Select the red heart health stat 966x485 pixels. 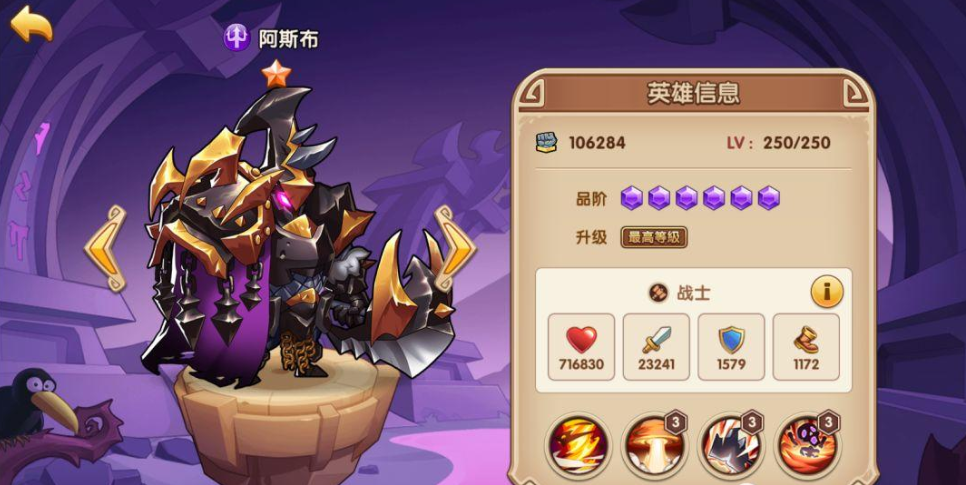[581, 346]
